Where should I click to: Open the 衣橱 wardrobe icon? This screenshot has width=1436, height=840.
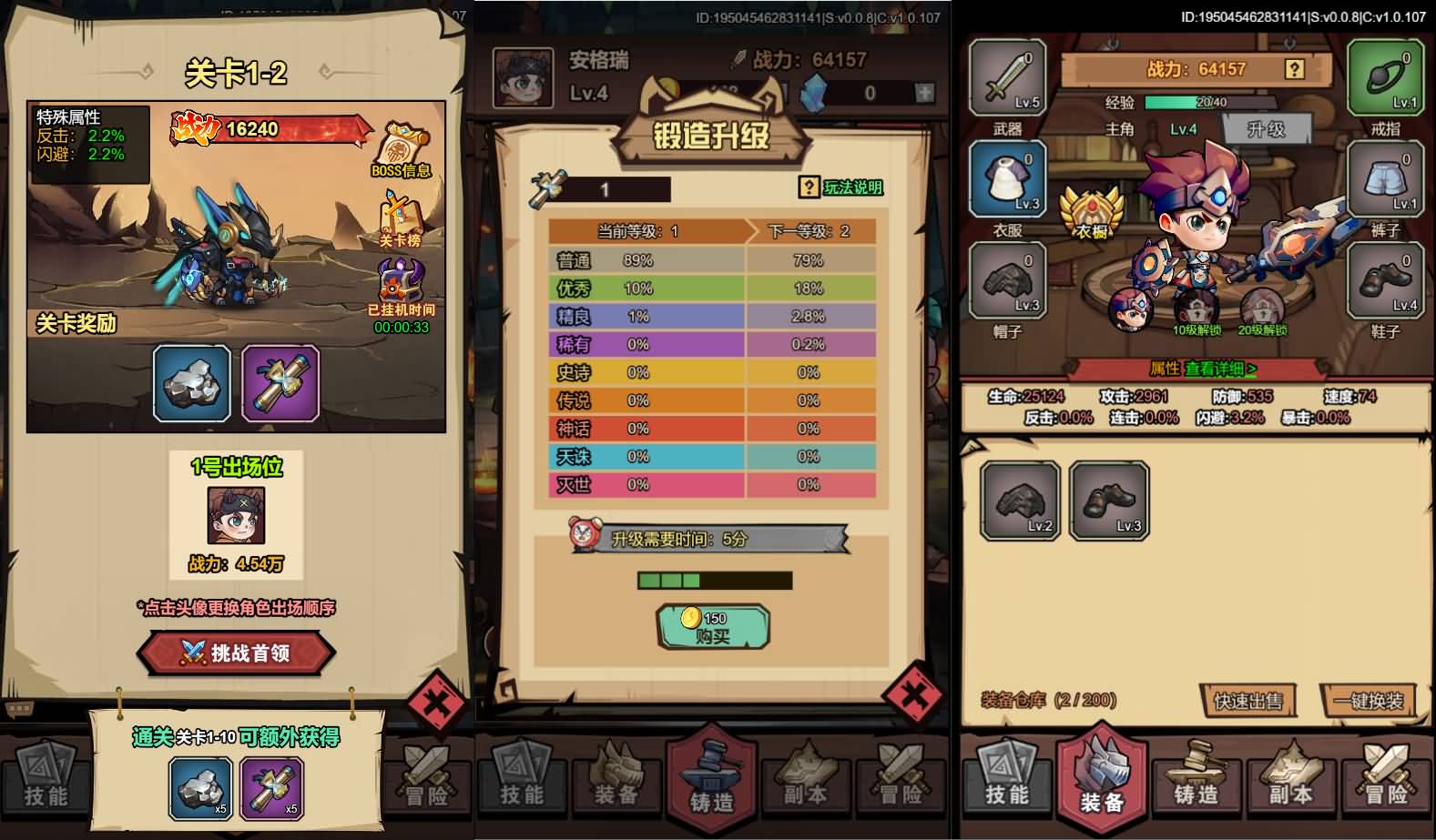[x=1092, y=215]
